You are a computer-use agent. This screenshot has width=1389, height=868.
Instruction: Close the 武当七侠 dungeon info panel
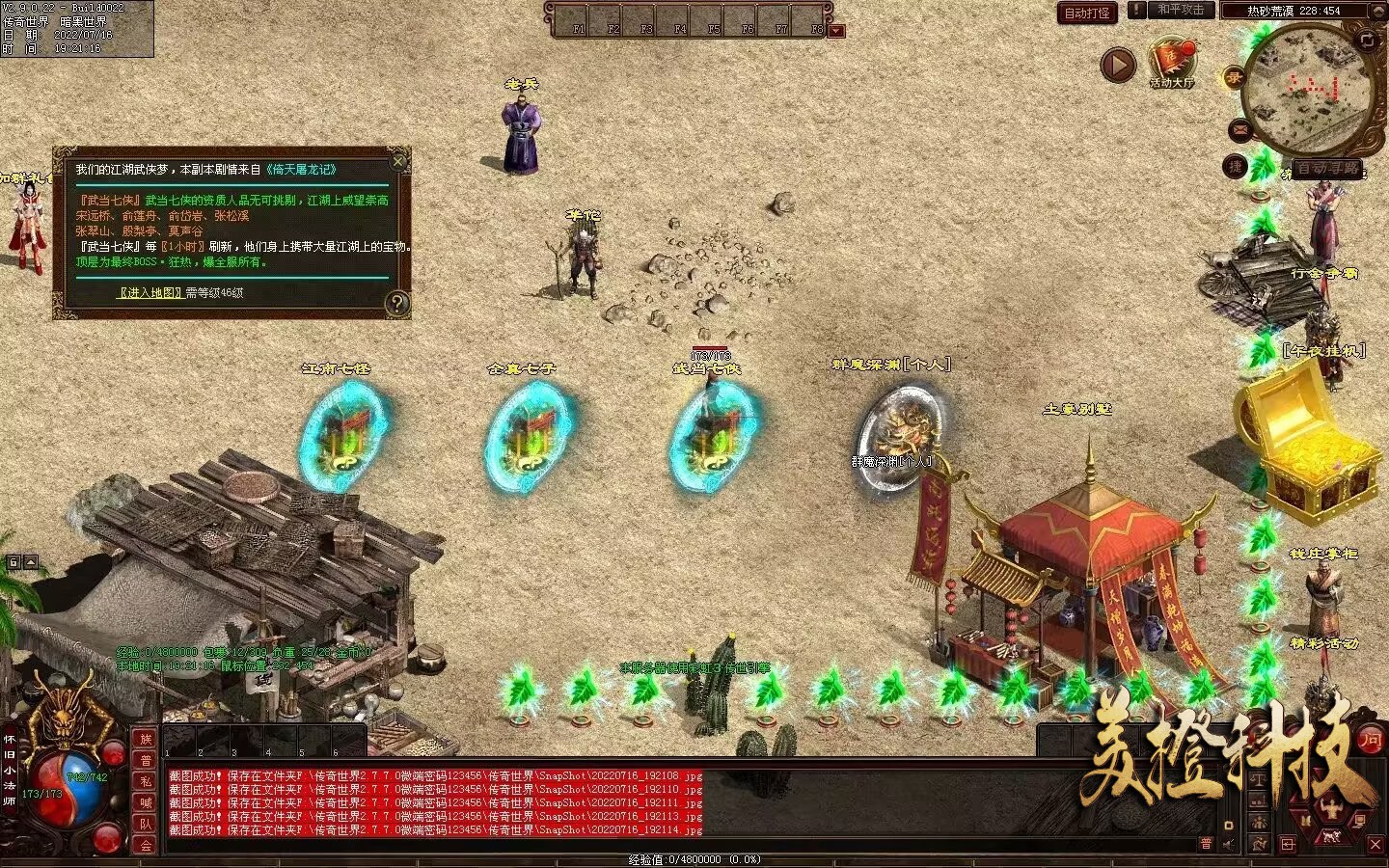(x=398, y=160)
